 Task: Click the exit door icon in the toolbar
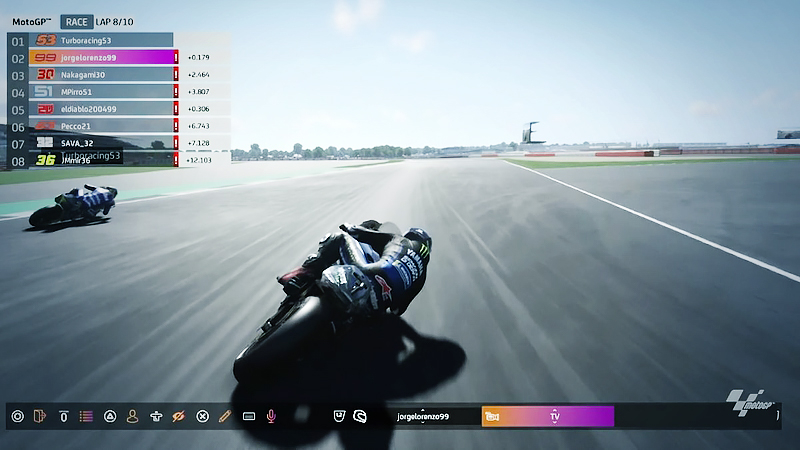pos(40,416)
